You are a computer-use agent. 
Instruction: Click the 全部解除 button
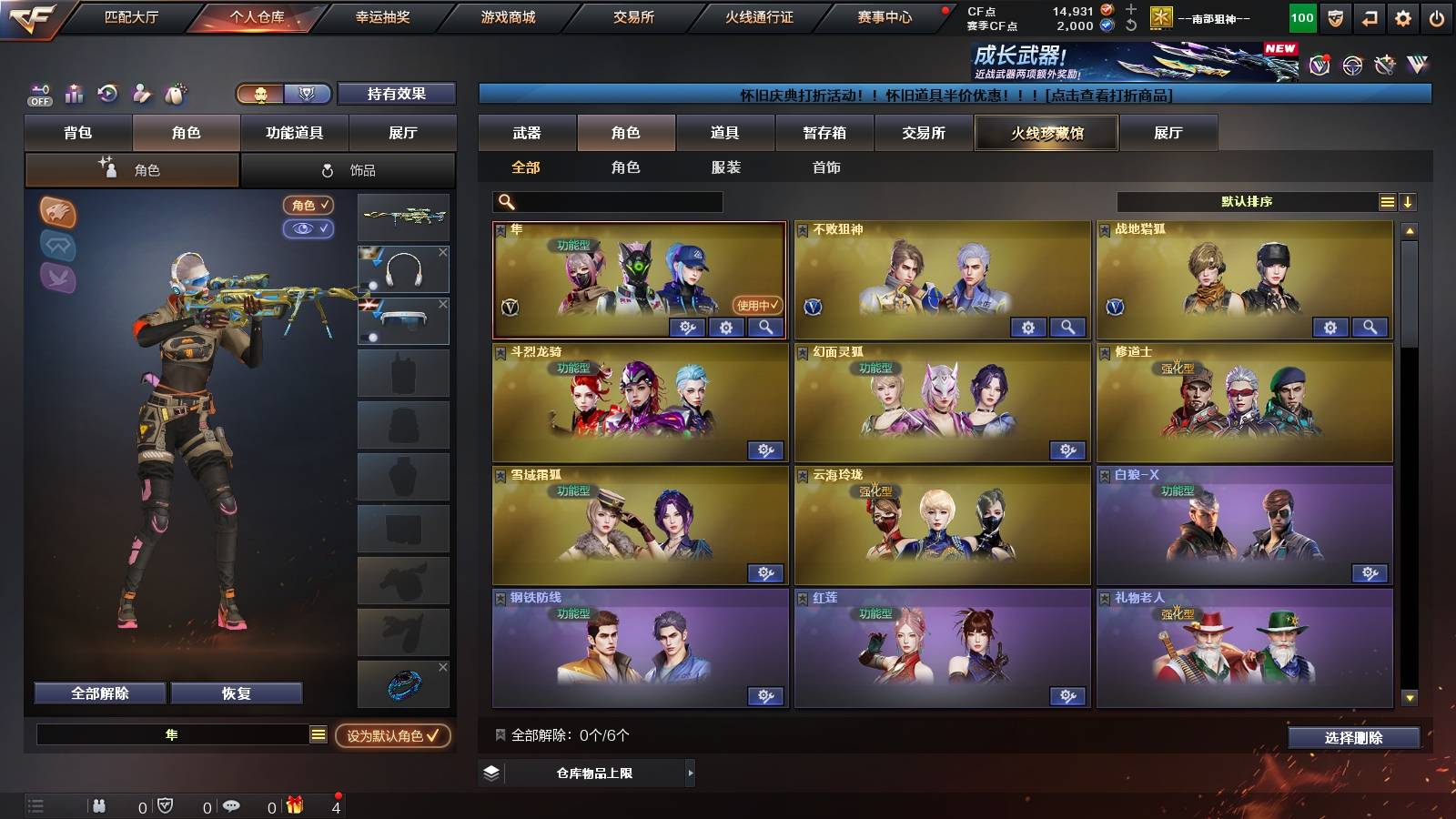98,693
